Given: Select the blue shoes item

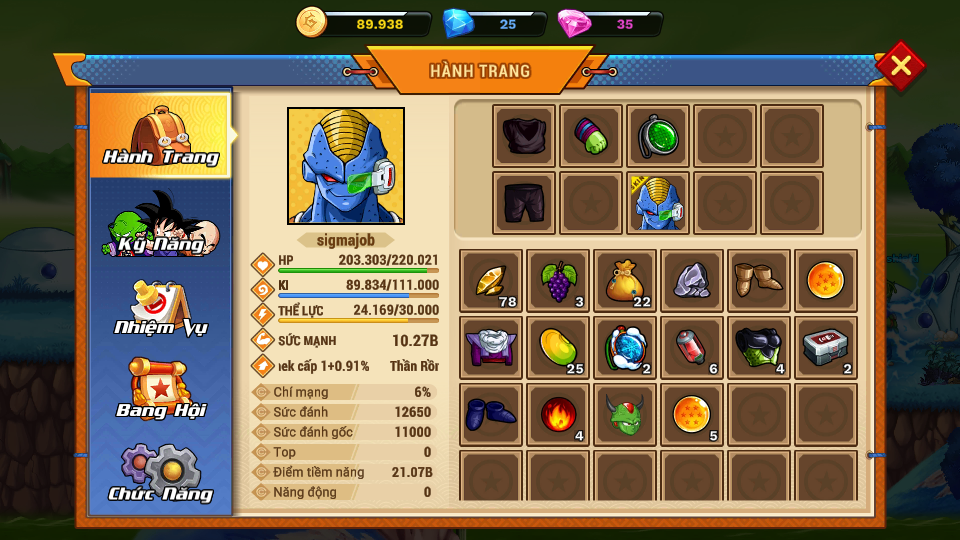Looking at the screenshot, I should [490, 414].
